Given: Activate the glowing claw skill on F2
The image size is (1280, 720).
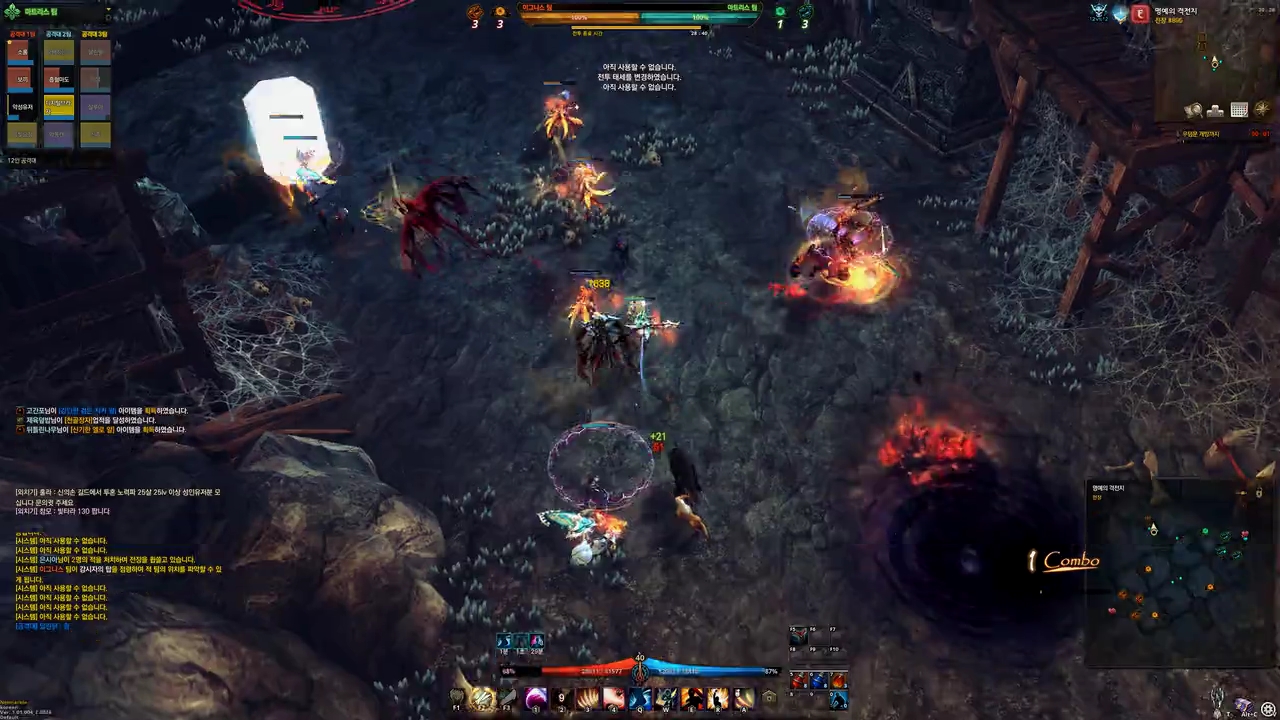Looking at the screenshot, I should [x=483, y=697].
